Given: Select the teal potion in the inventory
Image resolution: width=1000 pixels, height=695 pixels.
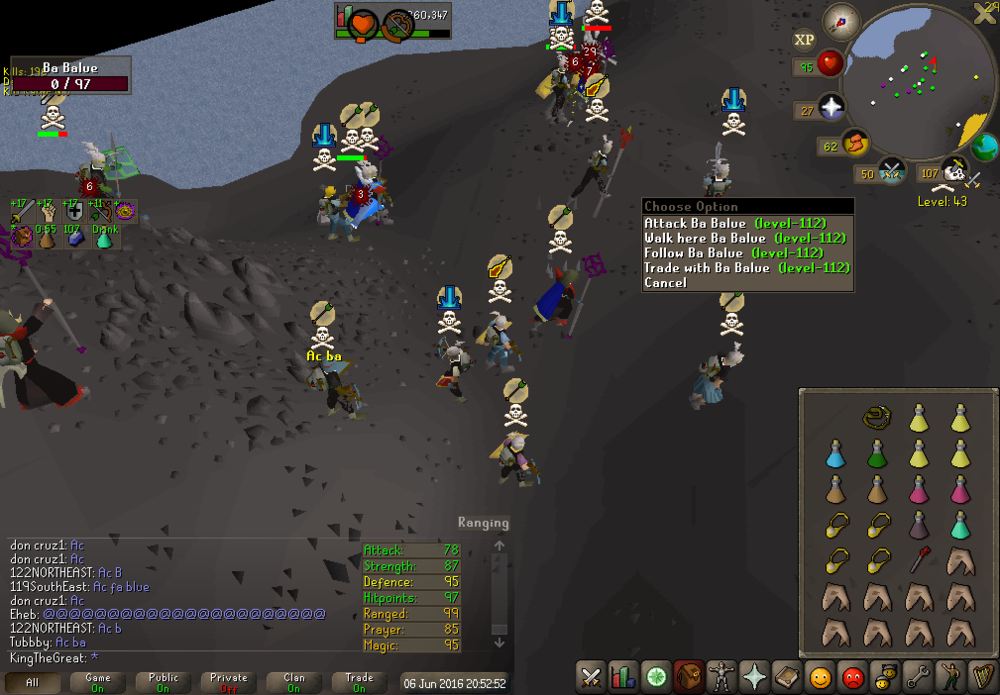Looking at the screenshot, I should pyautogui.click(x=960, y=524).
